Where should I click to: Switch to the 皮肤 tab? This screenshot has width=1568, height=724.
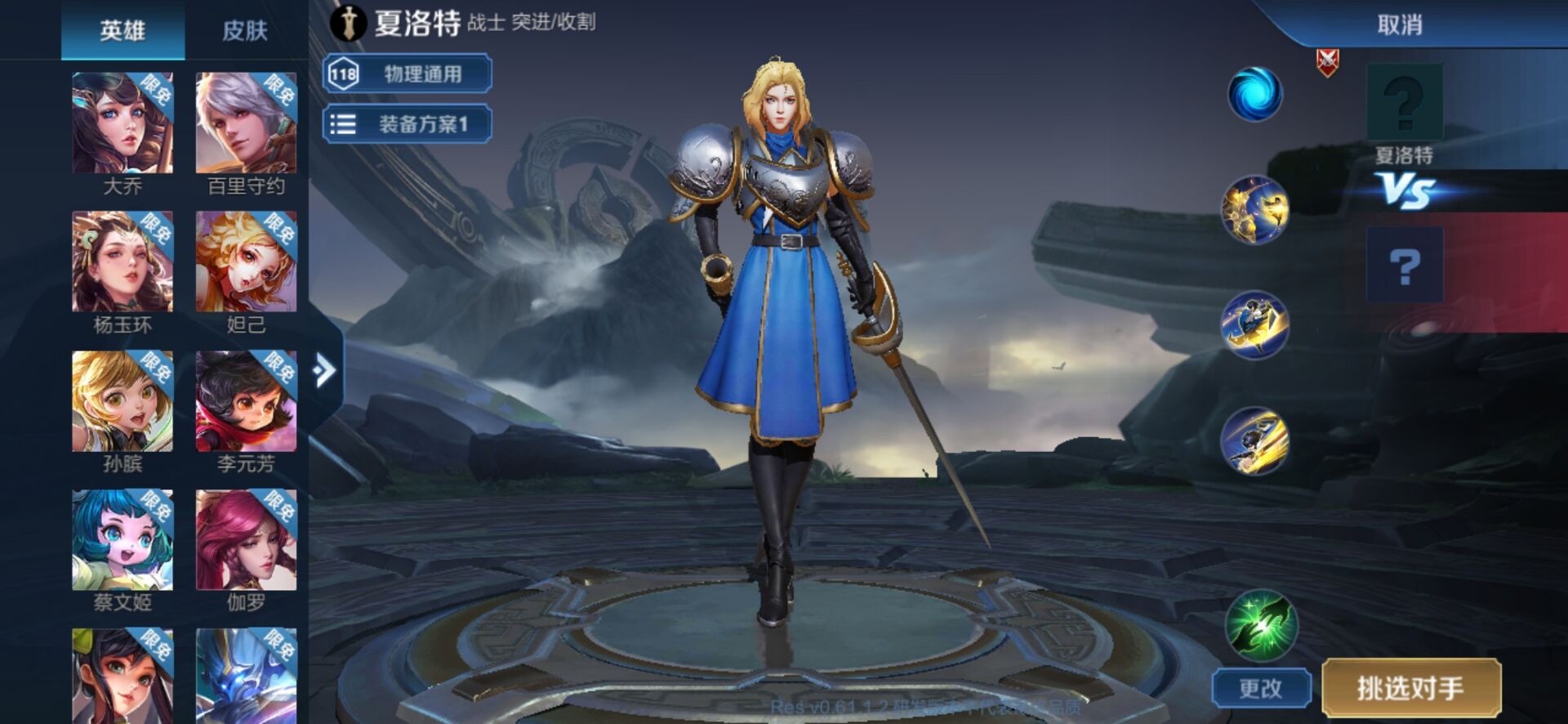[x=244, y=31]
